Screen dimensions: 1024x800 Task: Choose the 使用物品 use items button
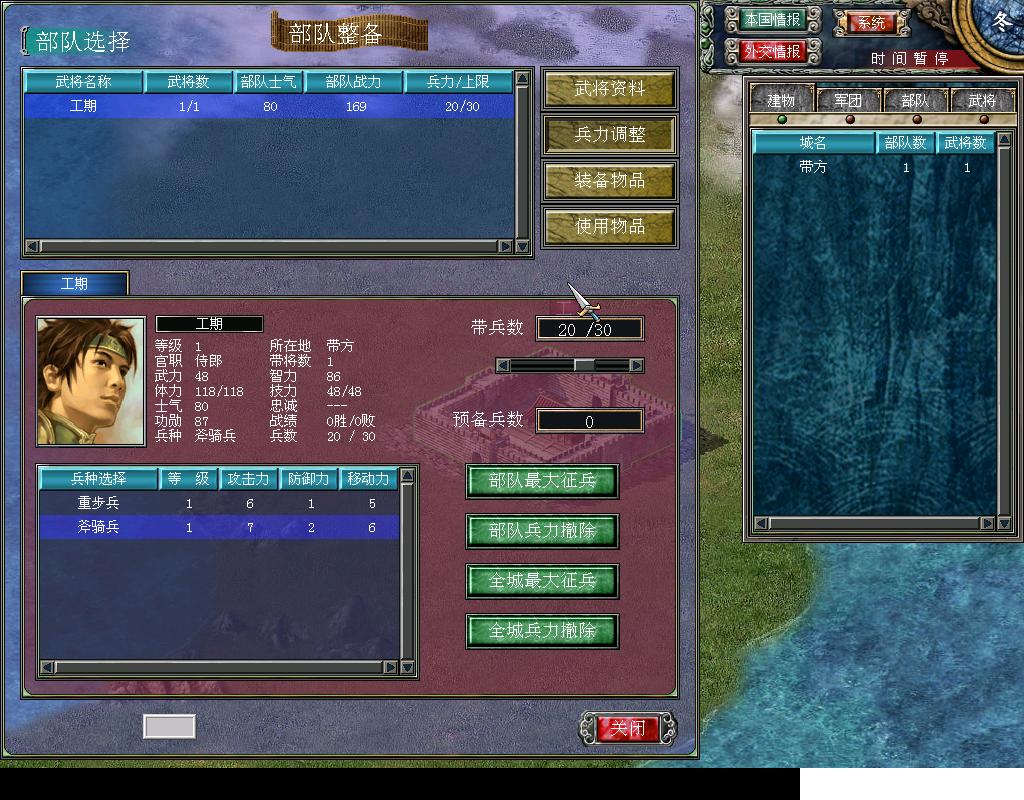tap(609, 227)
